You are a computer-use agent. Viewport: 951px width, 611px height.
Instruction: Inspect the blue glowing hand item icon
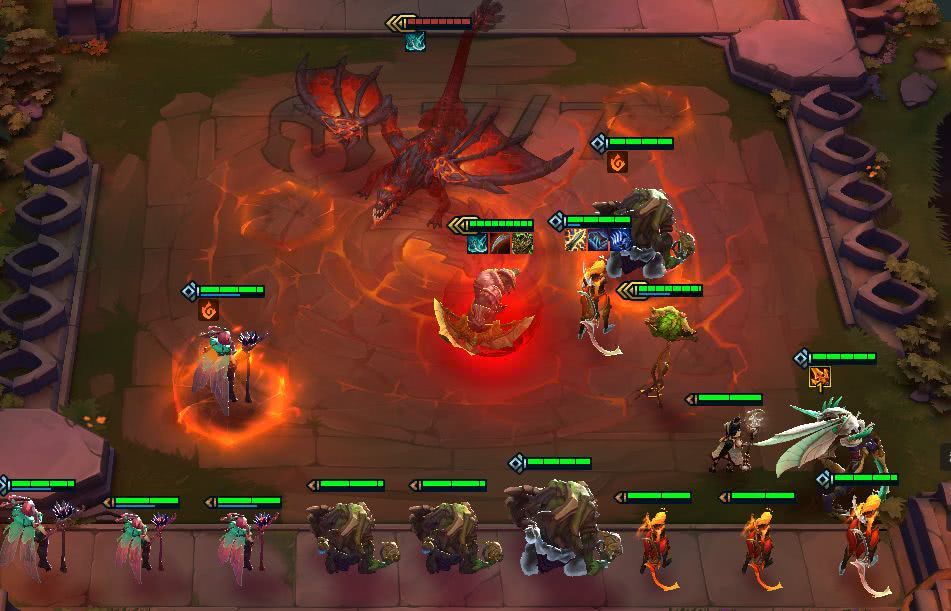pyautogui.click(x=620, y=240)
